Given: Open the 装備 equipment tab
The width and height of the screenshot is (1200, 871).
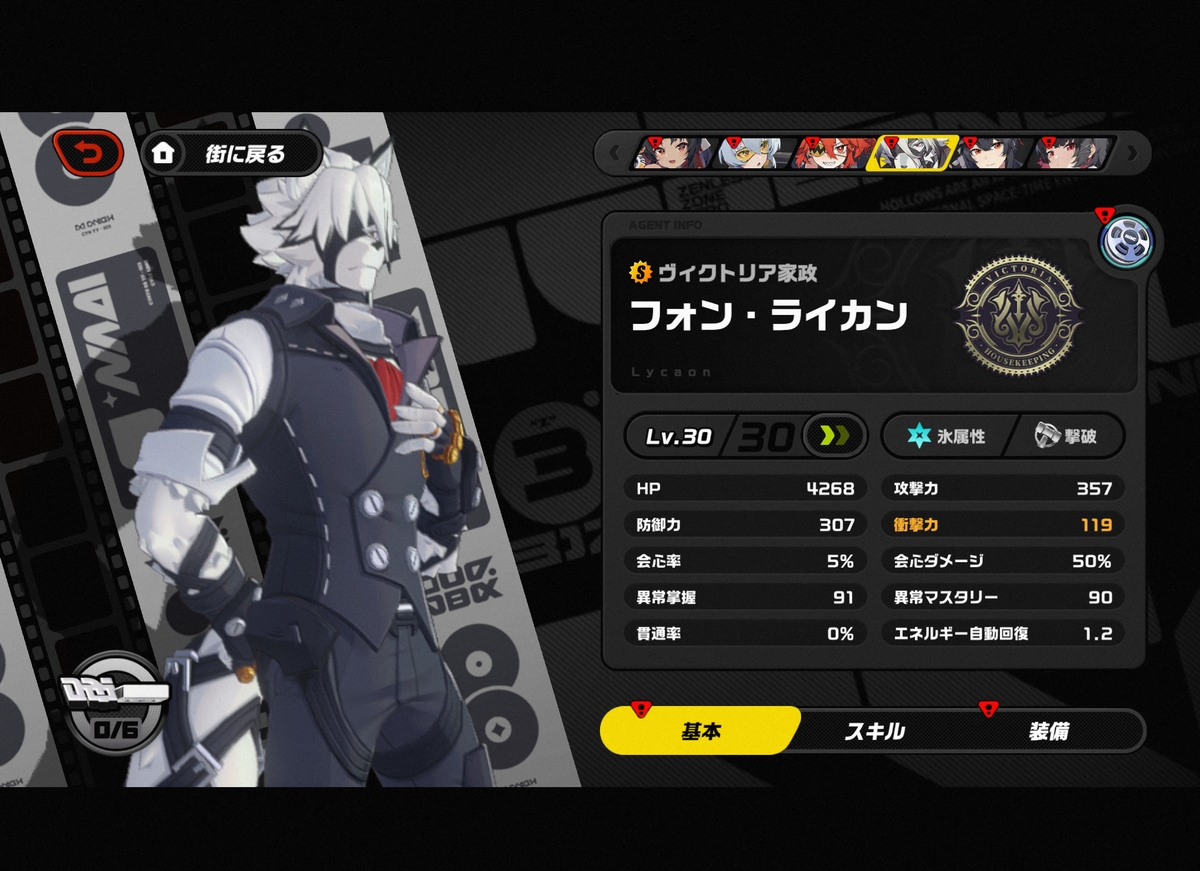Looking at the screenshot, I should coord(1048,731).
